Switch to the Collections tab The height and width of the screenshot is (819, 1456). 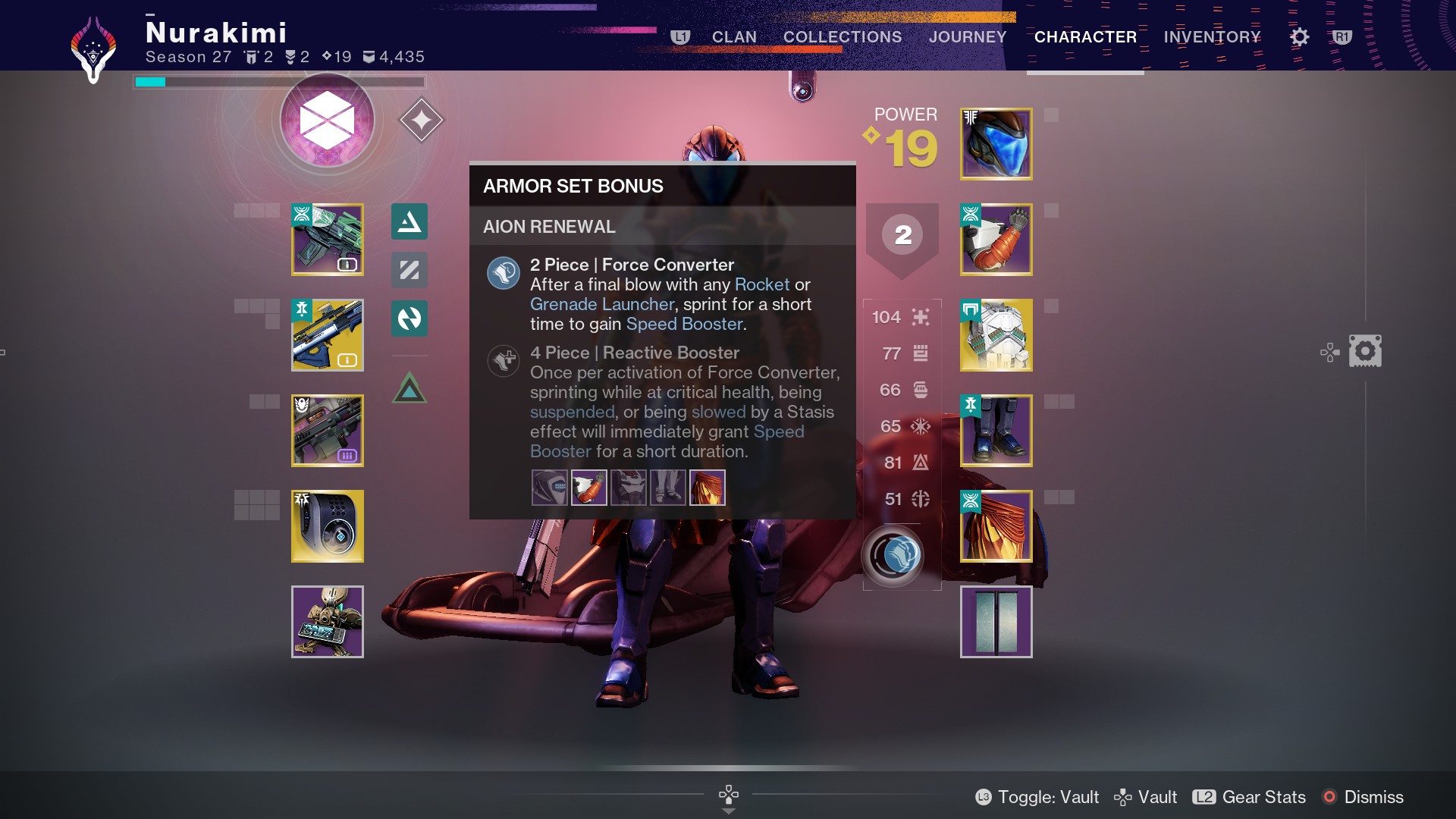tap(842, 36)
